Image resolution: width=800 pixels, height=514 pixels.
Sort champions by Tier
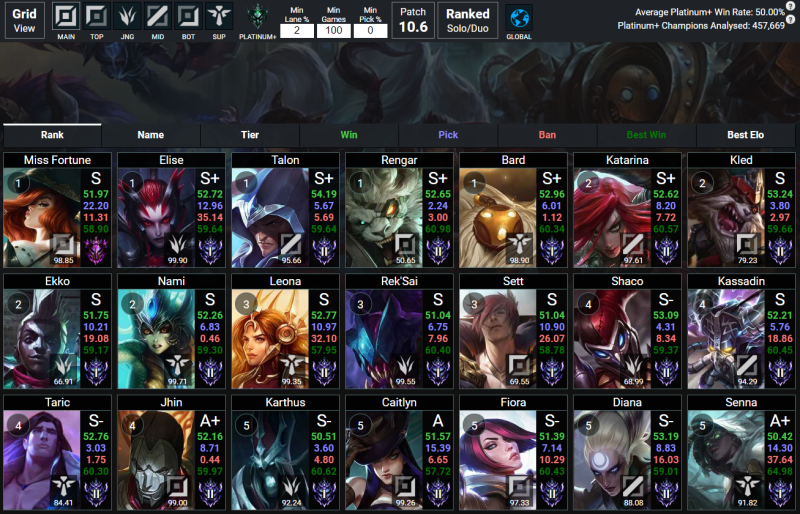[x=249, y=134]
